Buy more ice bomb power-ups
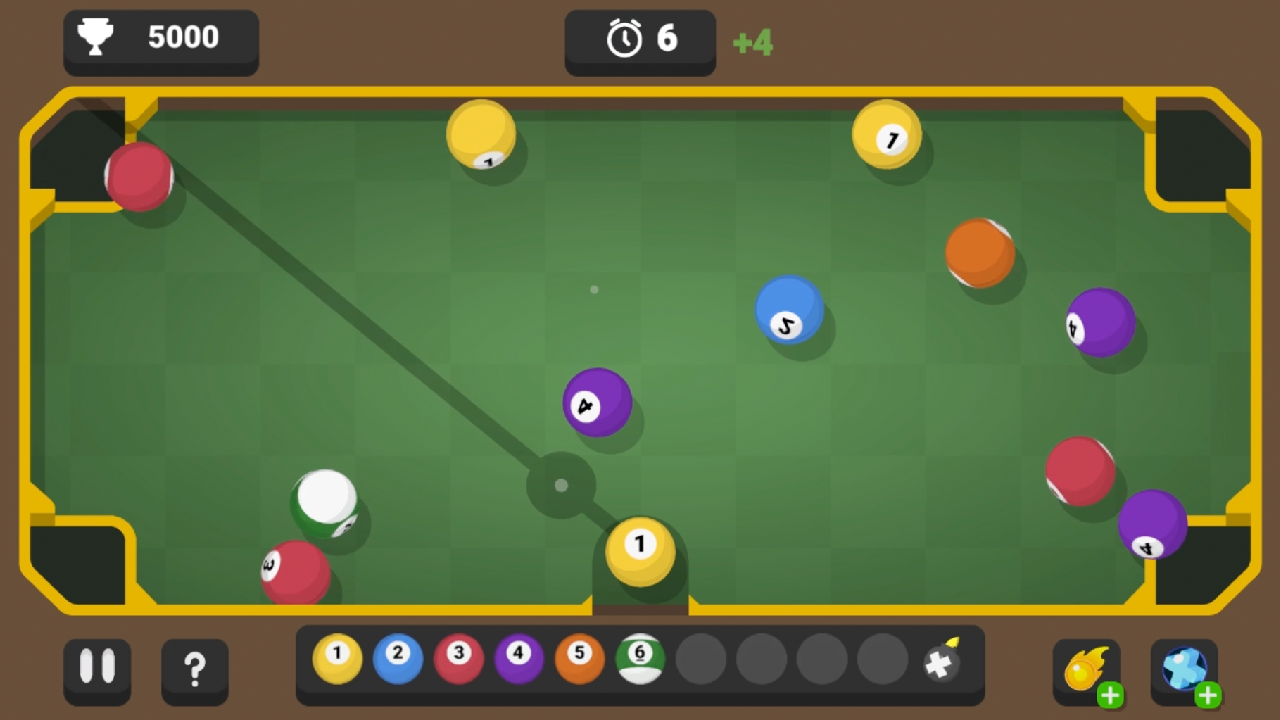This screenshot has width=1280, height=720. click(x=1209, y=693)
